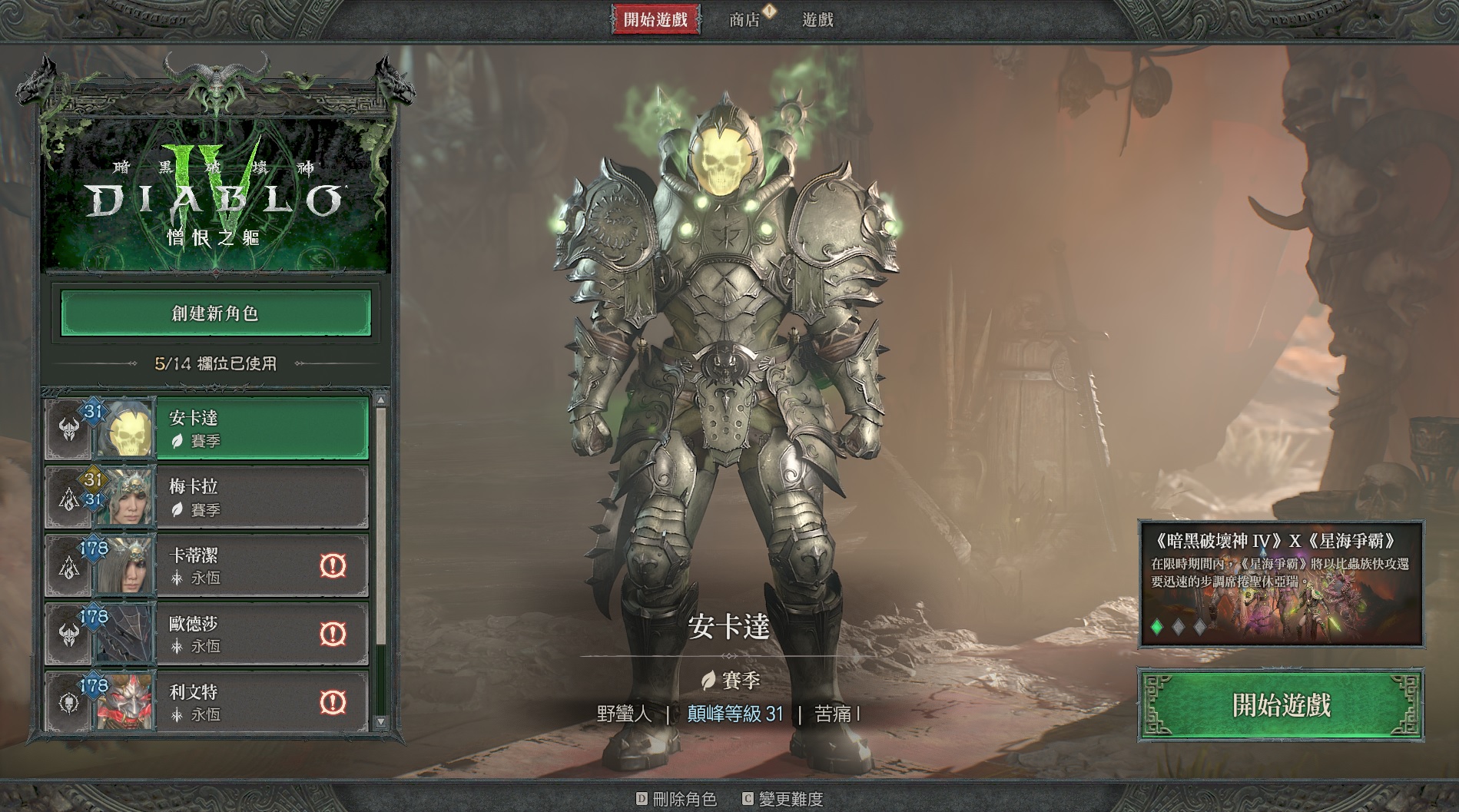Click the warning icon on 歐德莎 row
The height and width of the screenshot is (812, 1459).
(x=333, y=634)
